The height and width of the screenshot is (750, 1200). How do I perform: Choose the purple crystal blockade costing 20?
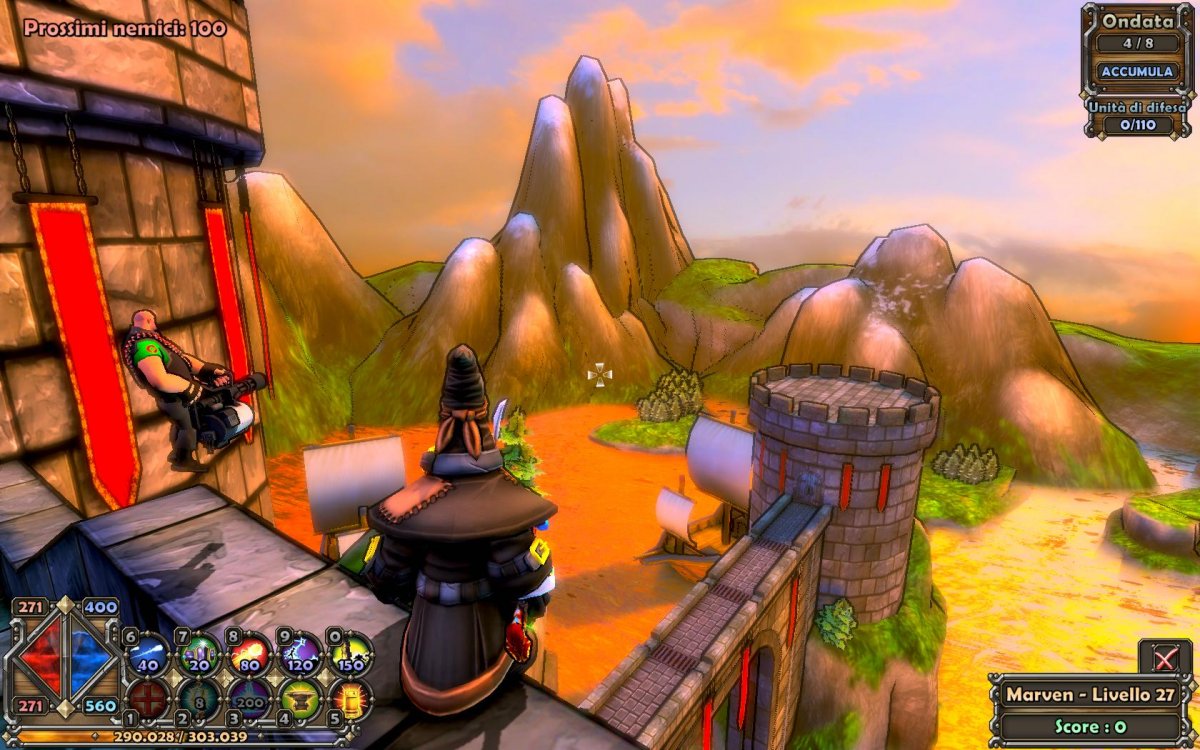click(x=199, y=655)
